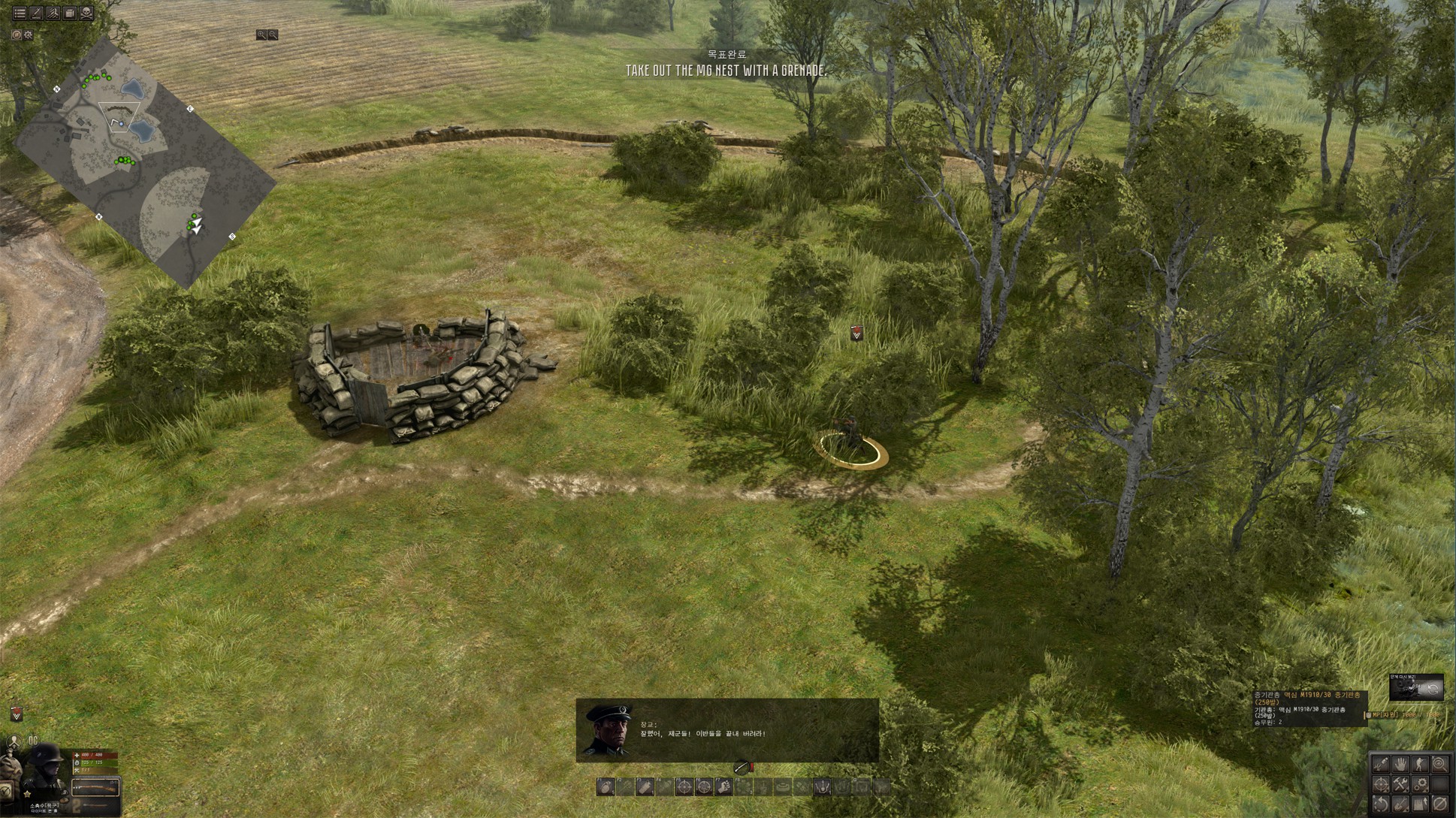The image size is (1456, 818).
Task: Click the rotate arrow command
Action: coord(1382,804)
